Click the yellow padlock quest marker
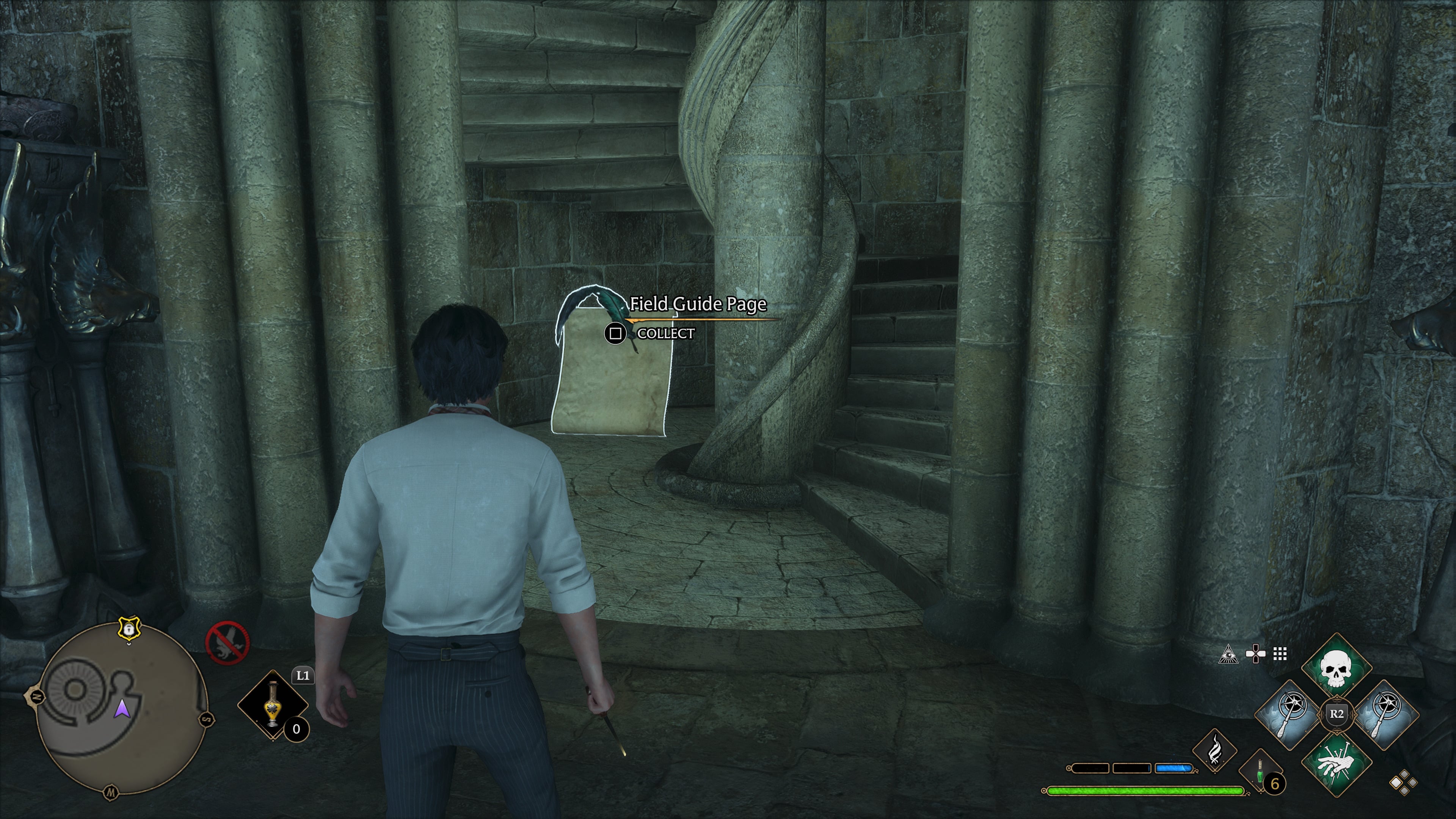This screenshot has width=1456, height=819. tap(129, 629)
